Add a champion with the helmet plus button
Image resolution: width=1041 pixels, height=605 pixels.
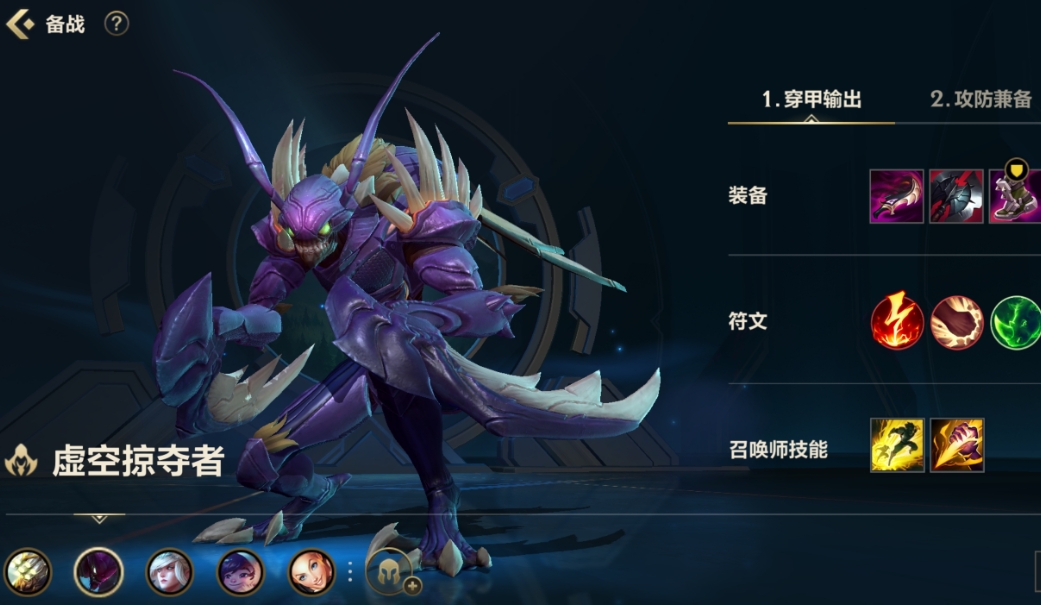391,572
